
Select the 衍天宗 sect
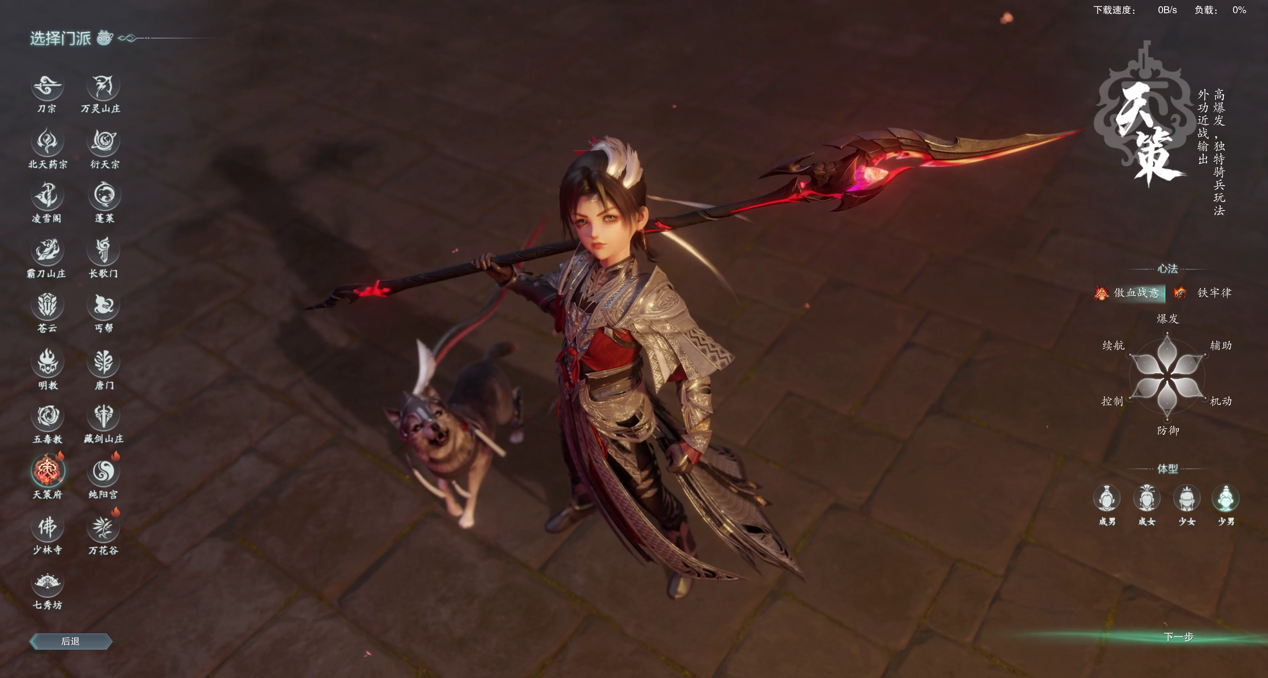pyautogui.click(x=103, y=143)
